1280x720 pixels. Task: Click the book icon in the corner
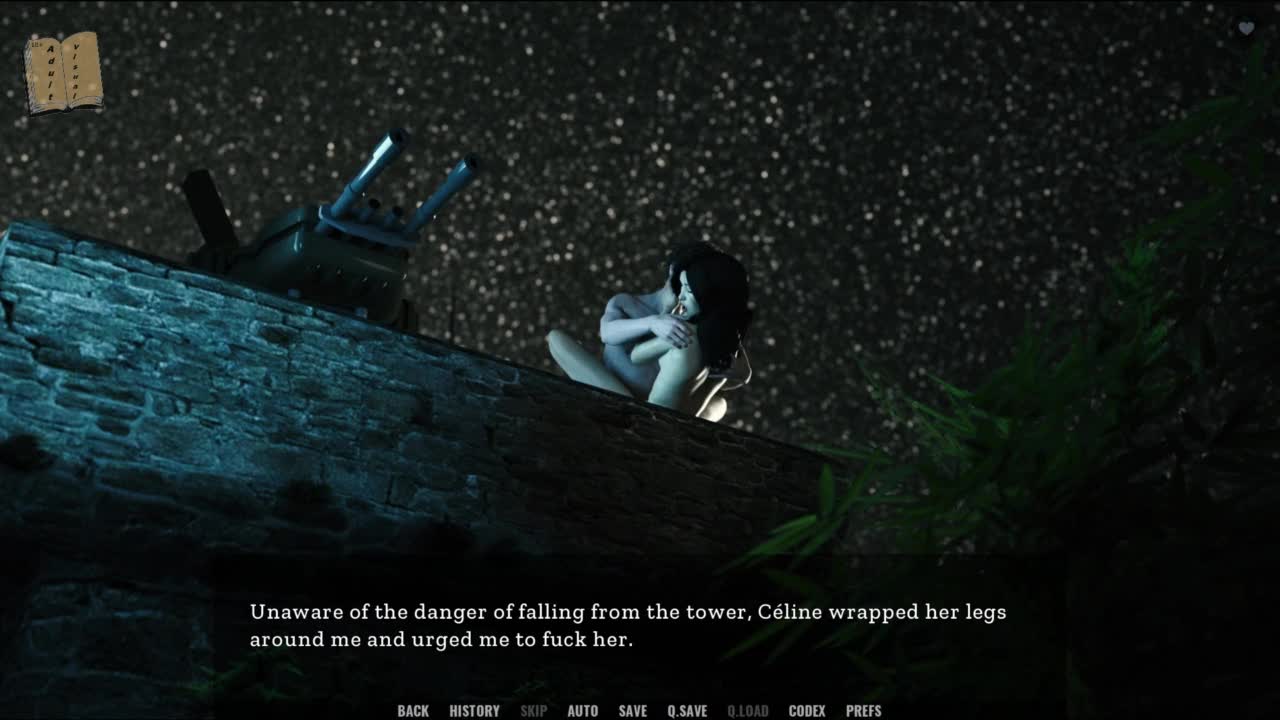(x=63, y=73)
